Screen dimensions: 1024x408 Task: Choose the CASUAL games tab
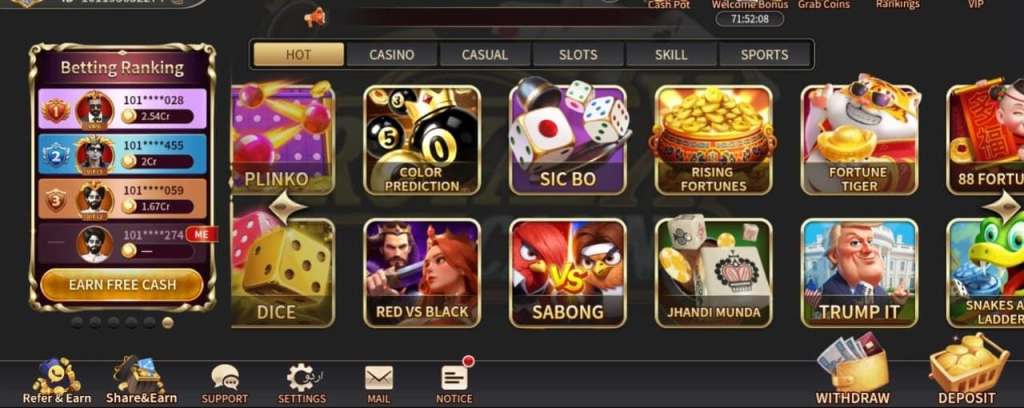point(485,55)
